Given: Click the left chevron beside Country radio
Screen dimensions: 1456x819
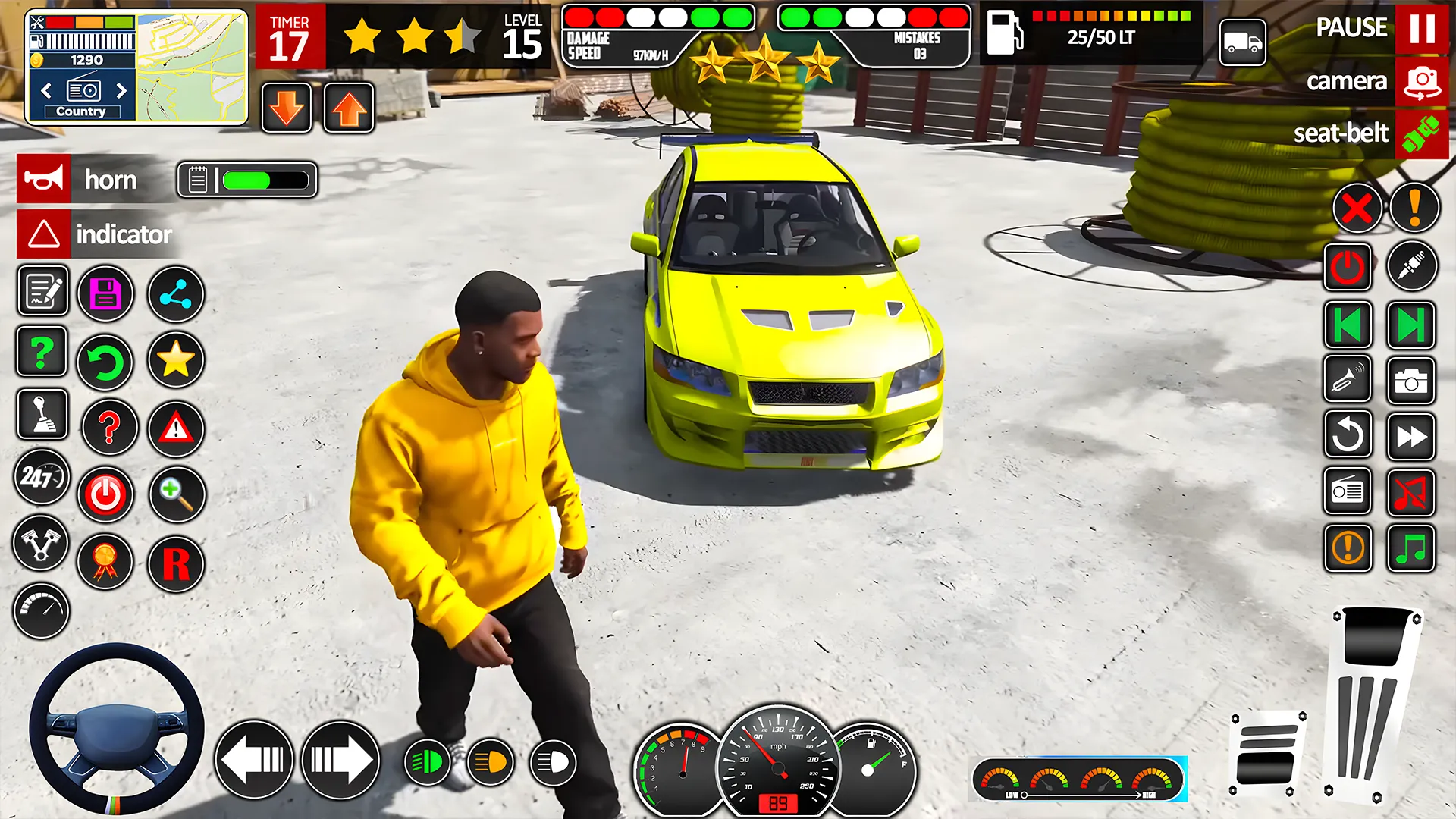Looking at the screenshot, I should [x=46, y=90].
